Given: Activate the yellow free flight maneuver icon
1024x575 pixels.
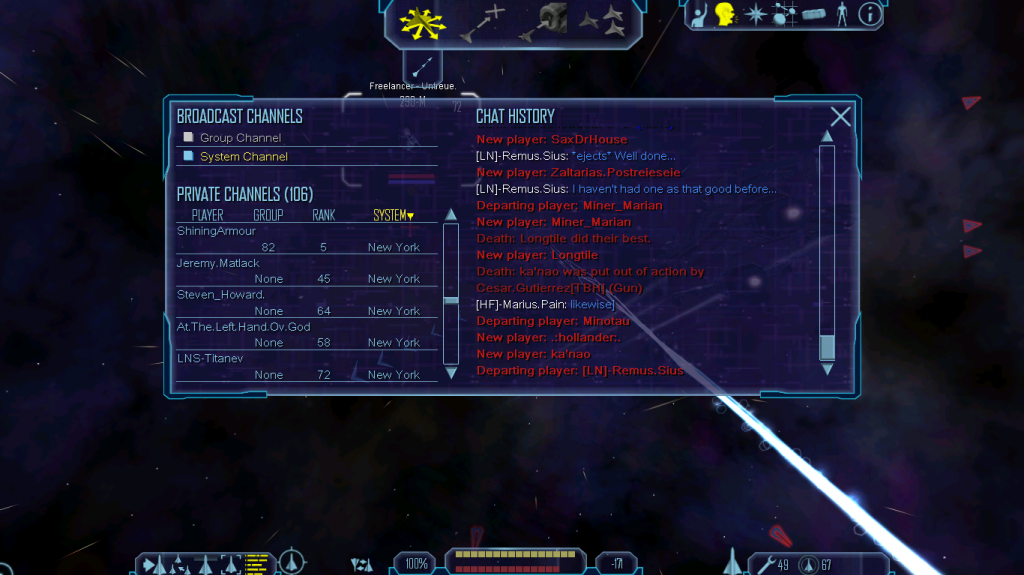Looking at the screenshot, I should coord(417,21).
